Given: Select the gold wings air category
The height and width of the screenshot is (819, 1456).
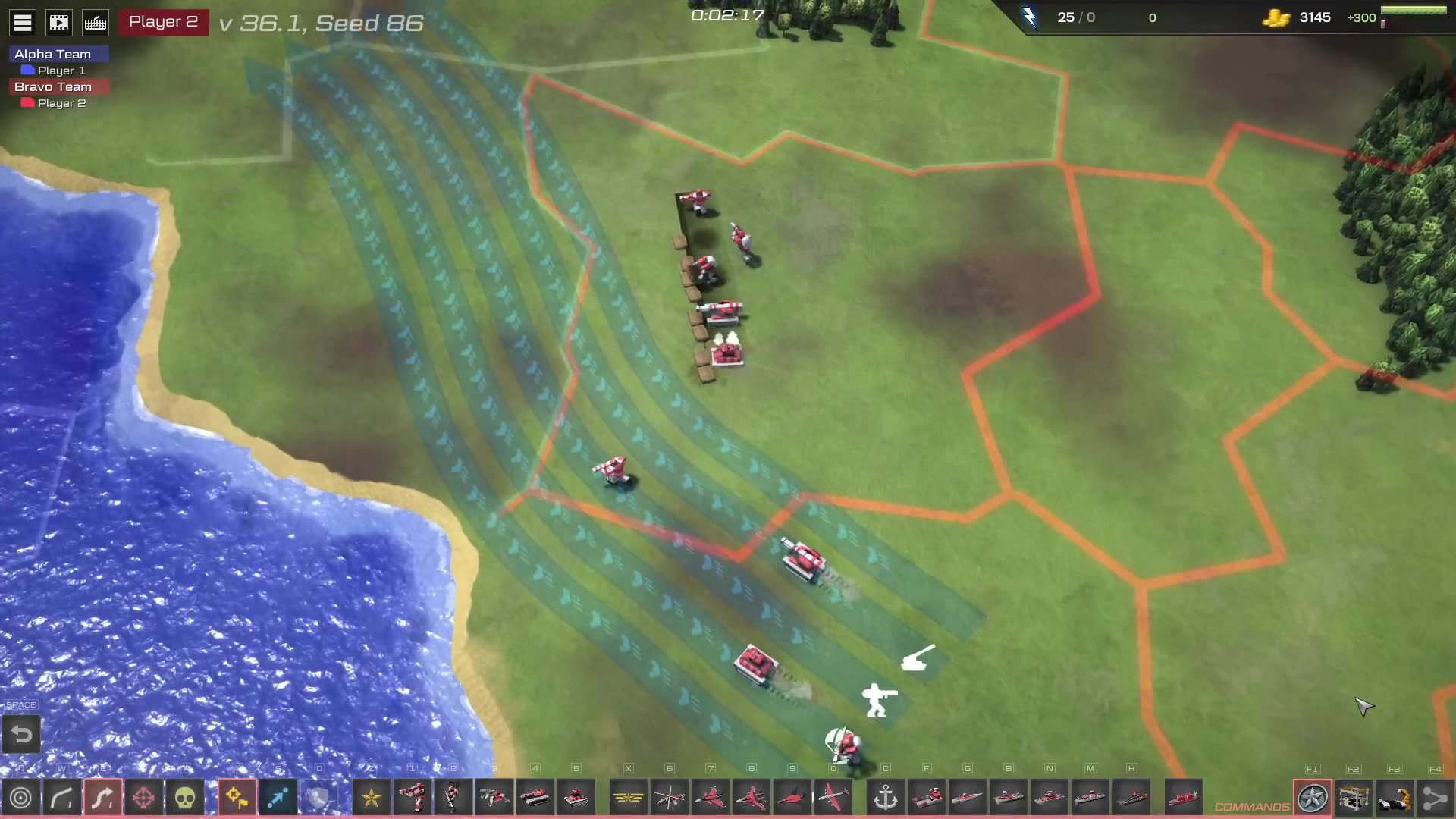Looking at the screenshot, I should (628, 798).
